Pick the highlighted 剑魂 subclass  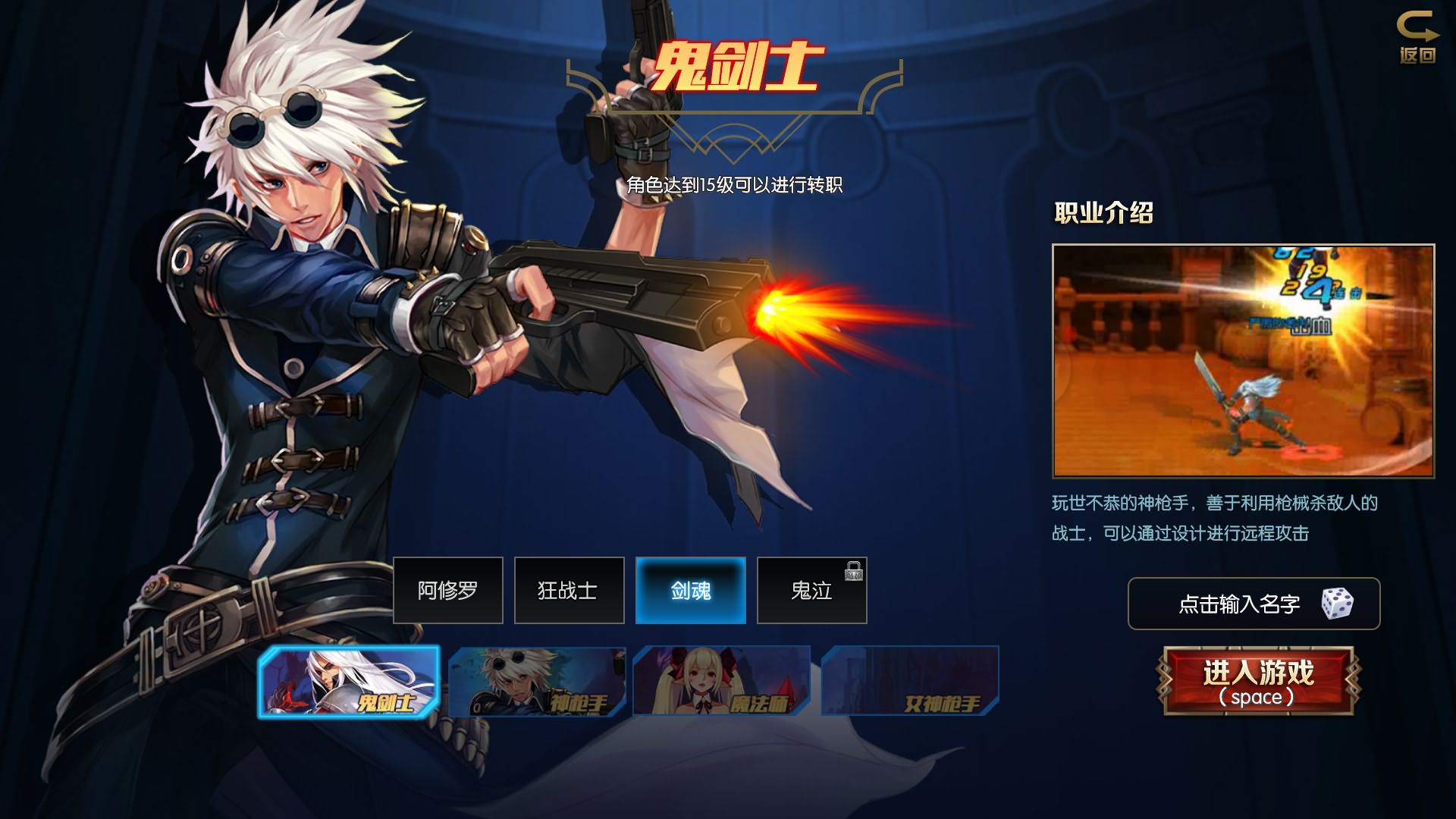[x=690, y=590]
